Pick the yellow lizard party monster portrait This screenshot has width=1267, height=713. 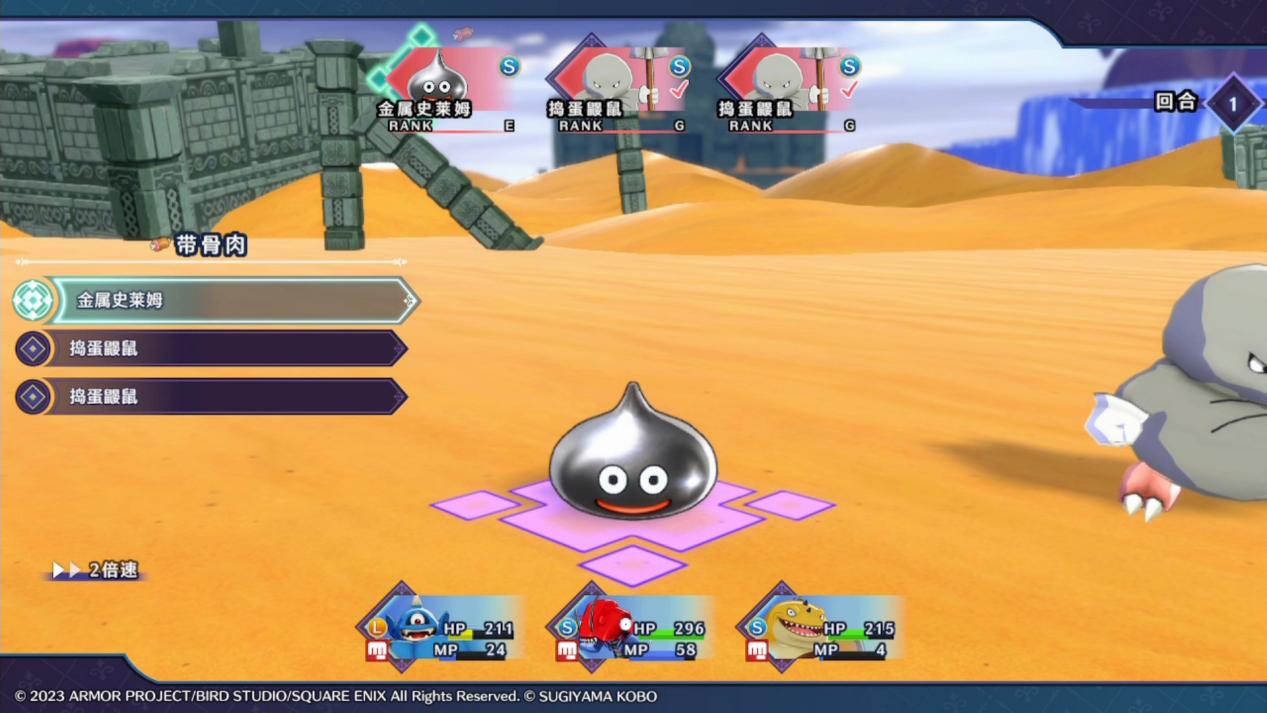point(794,625)
